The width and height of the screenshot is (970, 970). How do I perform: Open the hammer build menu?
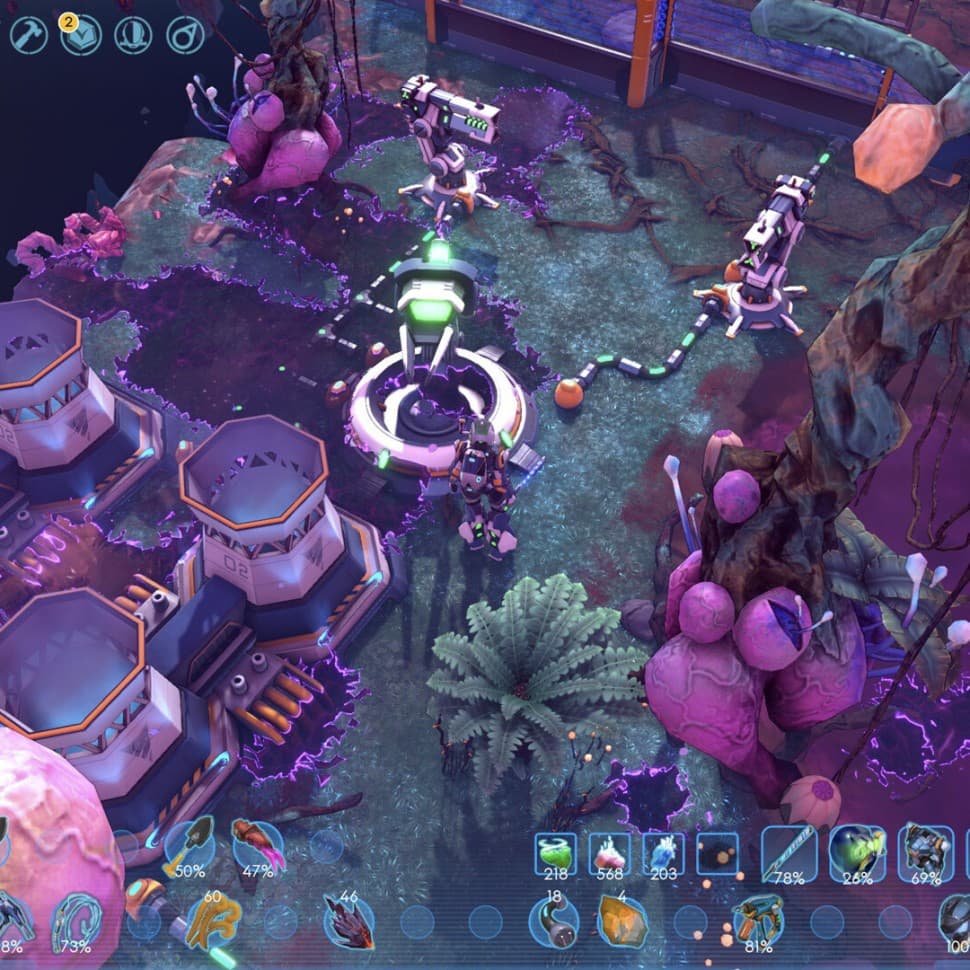(x=29, y=36)
